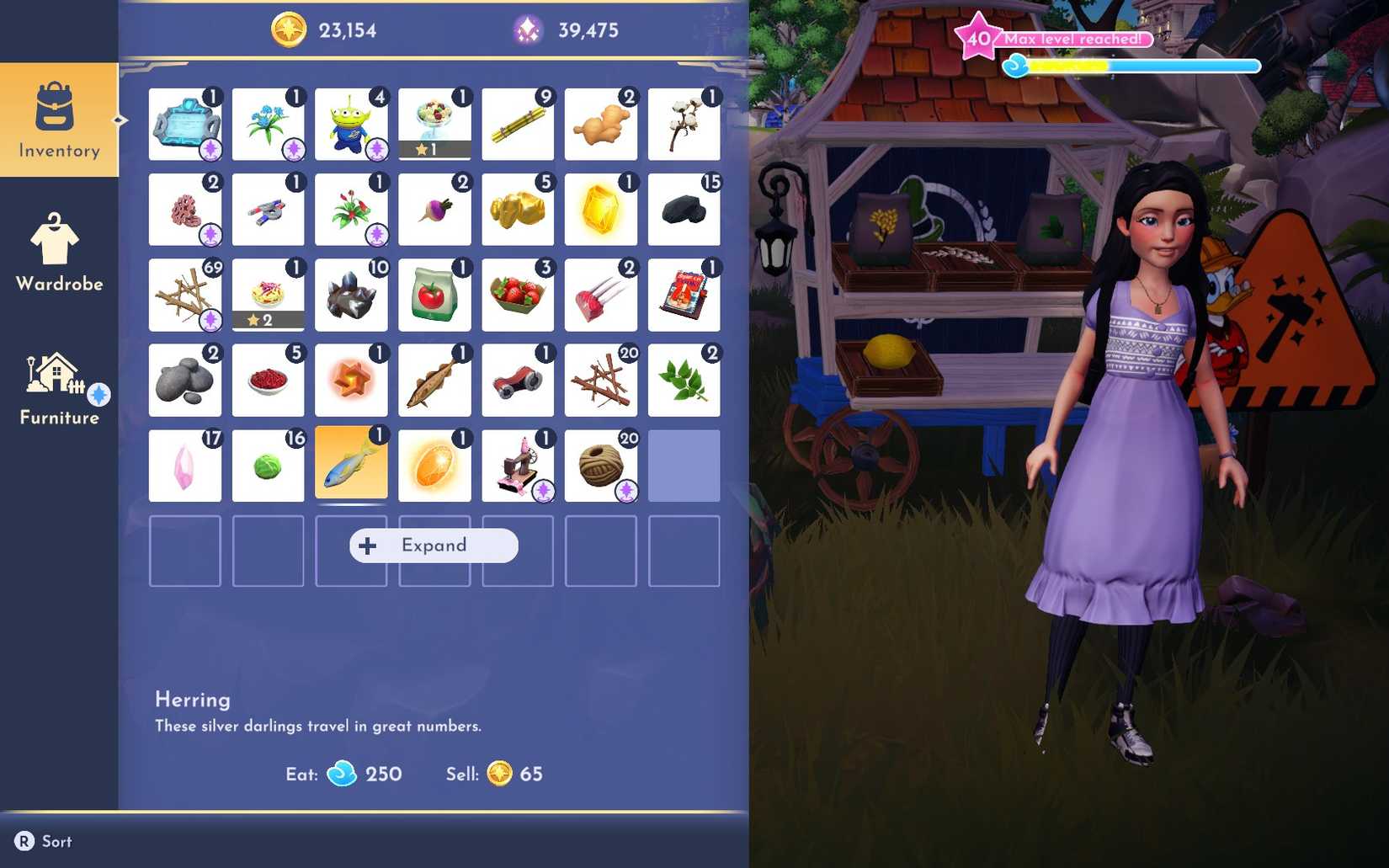Click the Moonstone currency icon
1389x868 pixels.
526,30
